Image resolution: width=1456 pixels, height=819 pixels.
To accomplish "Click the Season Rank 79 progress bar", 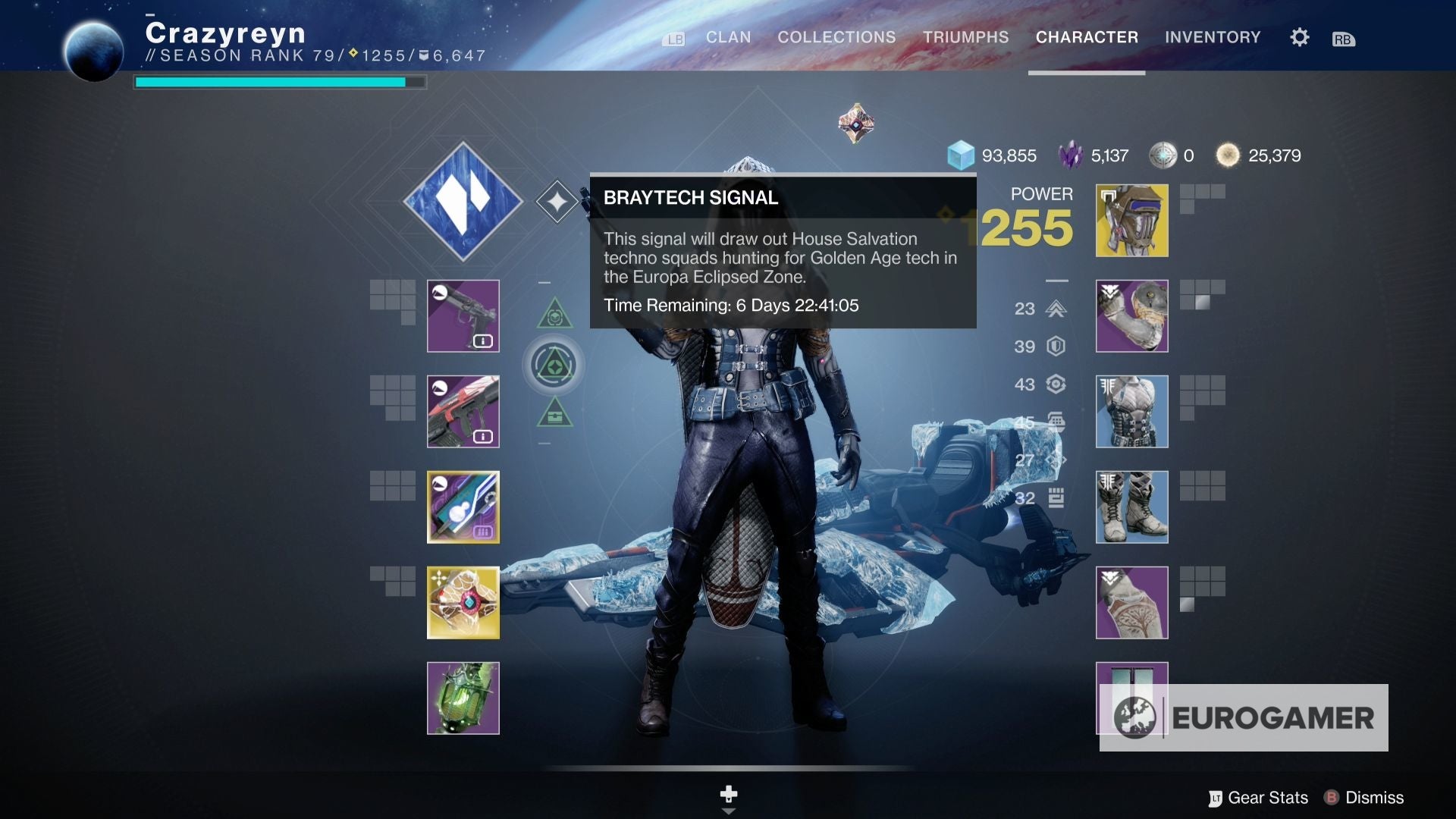I will click(x=279, y=80).
